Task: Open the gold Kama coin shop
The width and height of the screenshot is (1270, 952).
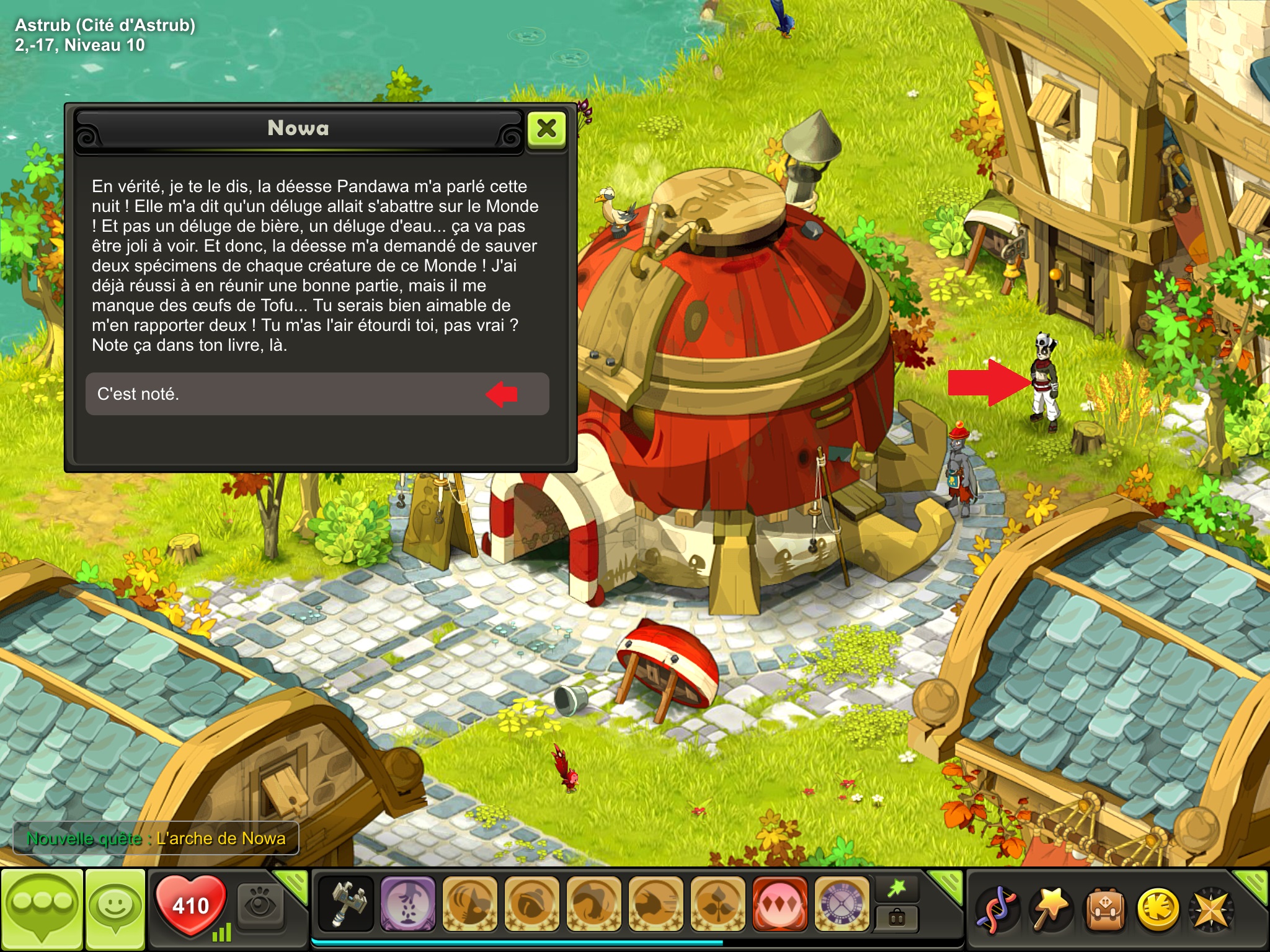Action: tap(1158, 909)
